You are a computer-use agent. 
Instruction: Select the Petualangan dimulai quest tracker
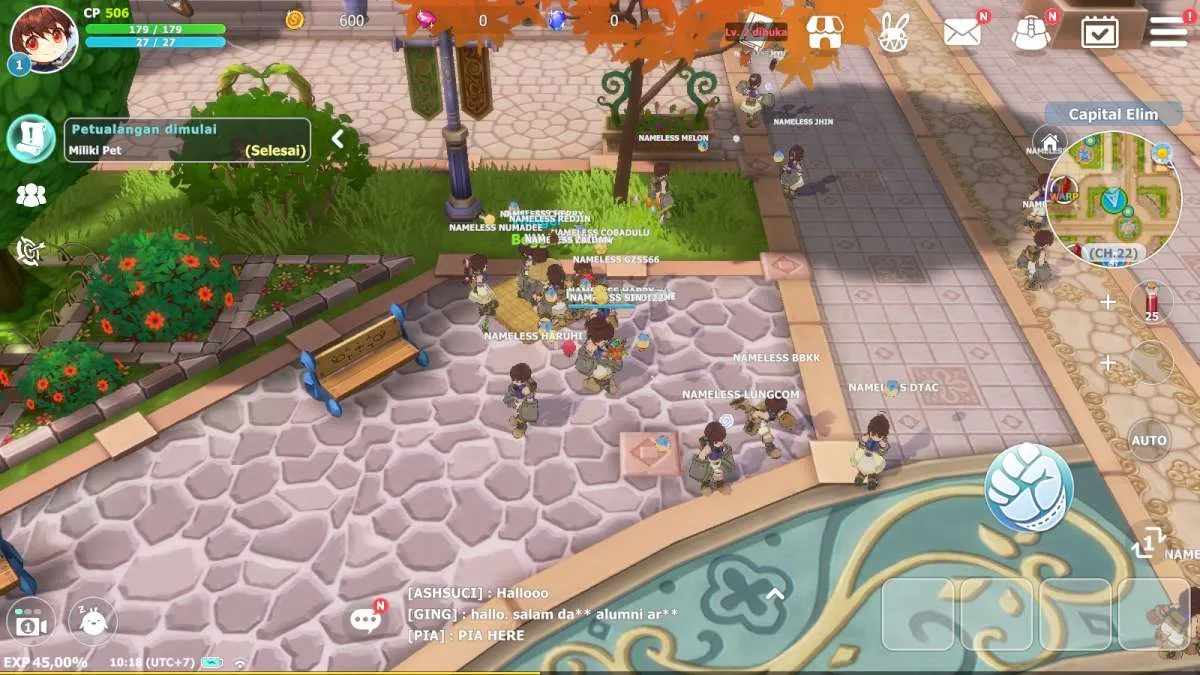187,140
